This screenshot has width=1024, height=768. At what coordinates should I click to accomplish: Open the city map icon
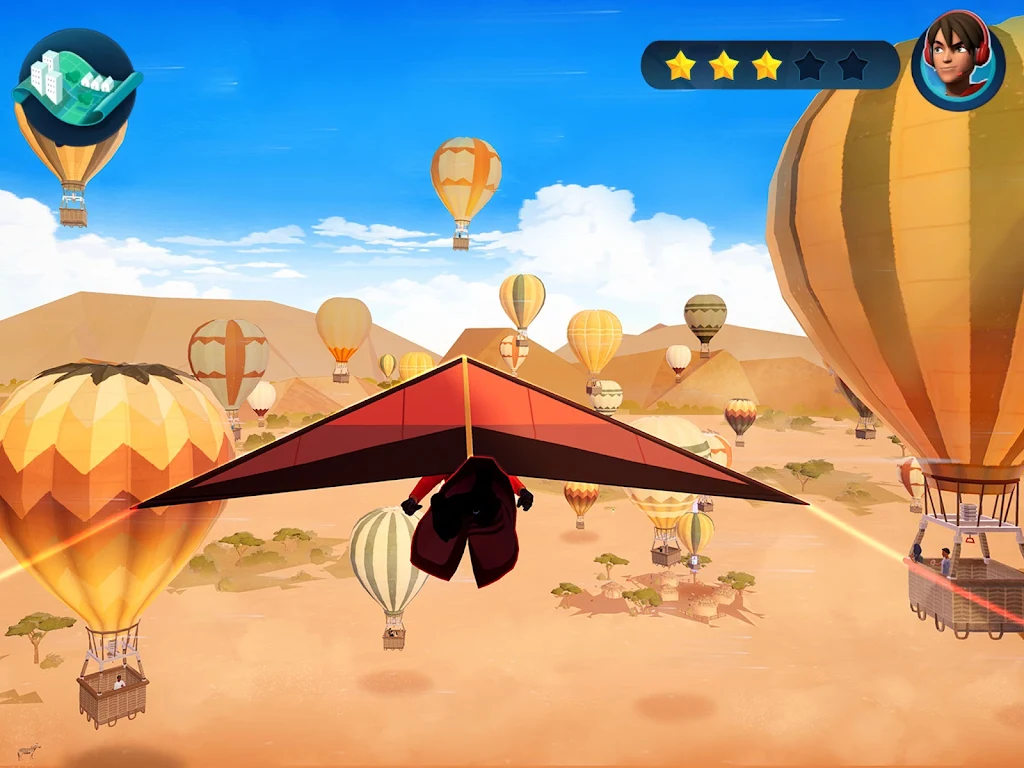[76, 87]
